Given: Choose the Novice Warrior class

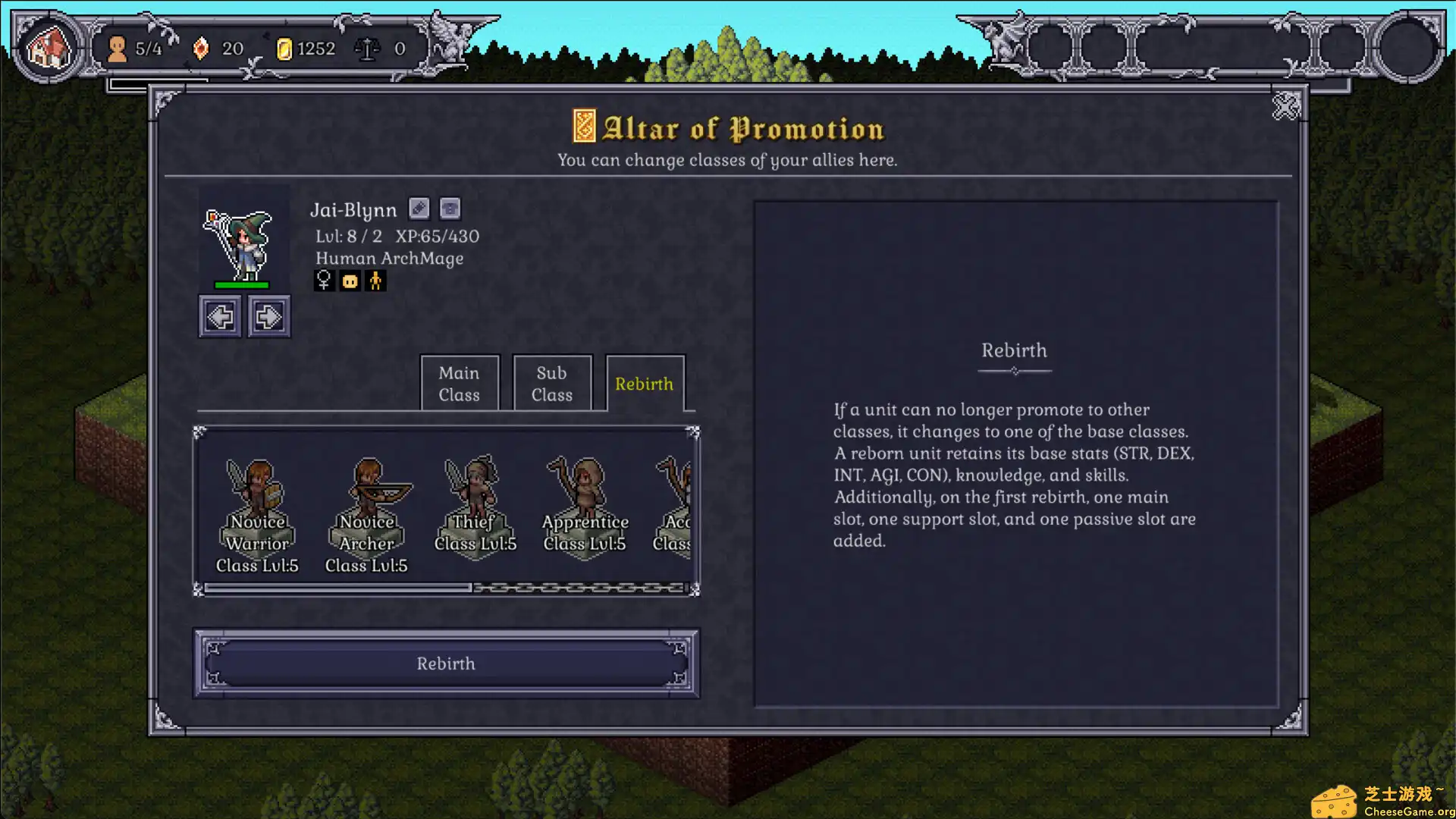Looking at the screenshot, I should coord(257,508).
